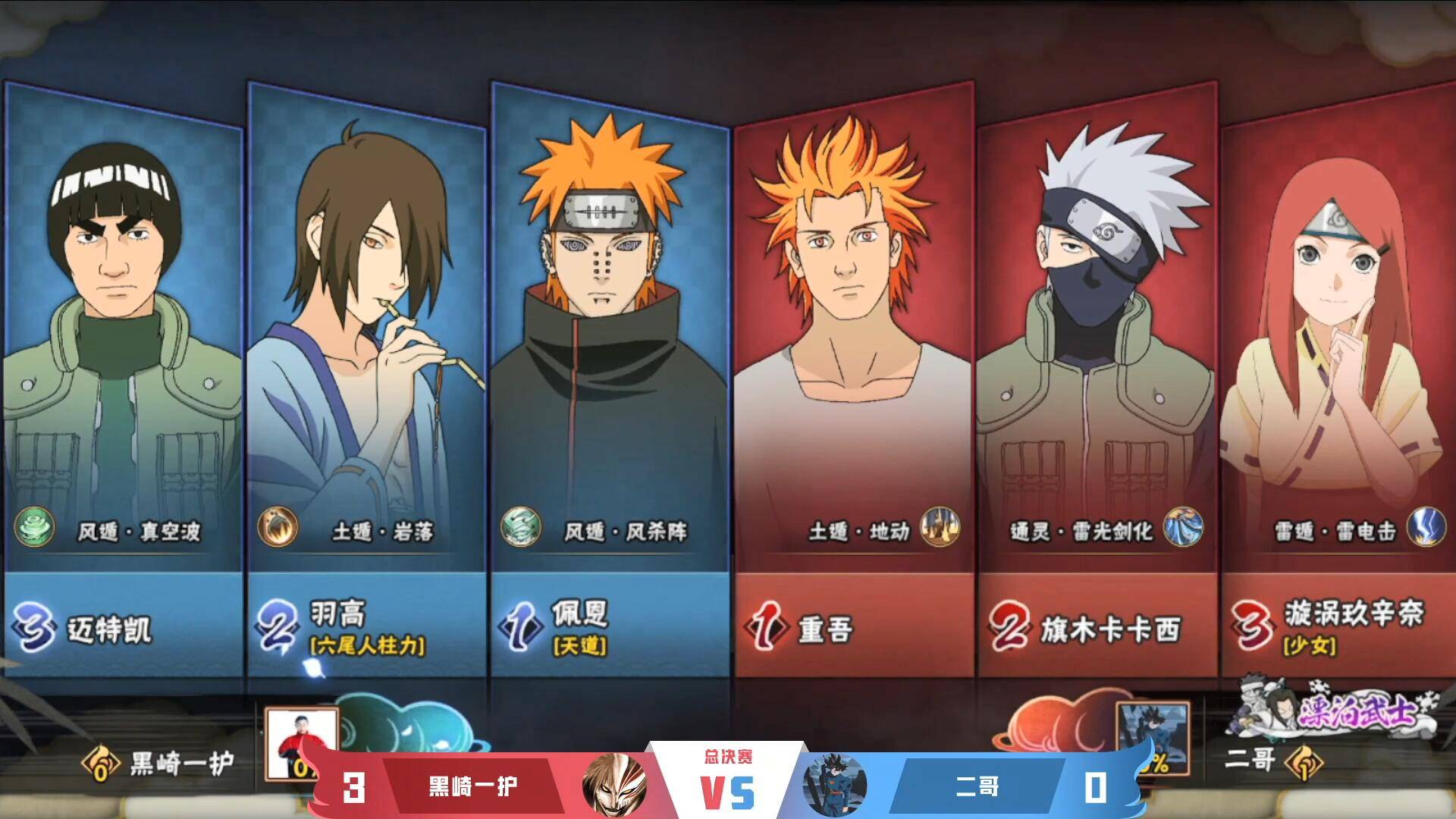1456x819 pixels.
Task: Tap the 土遁·地动 skill icon
Action: (x=940, y=527)
